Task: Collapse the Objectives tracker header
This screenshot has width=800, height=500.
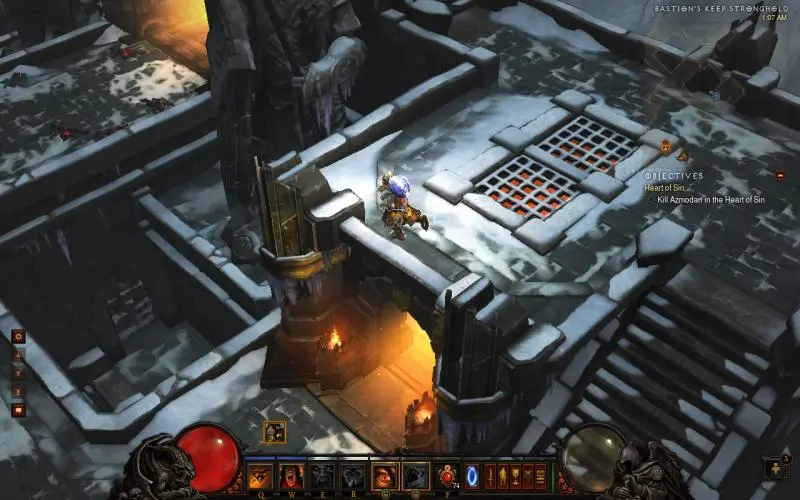Action: (x=675, y=176)
